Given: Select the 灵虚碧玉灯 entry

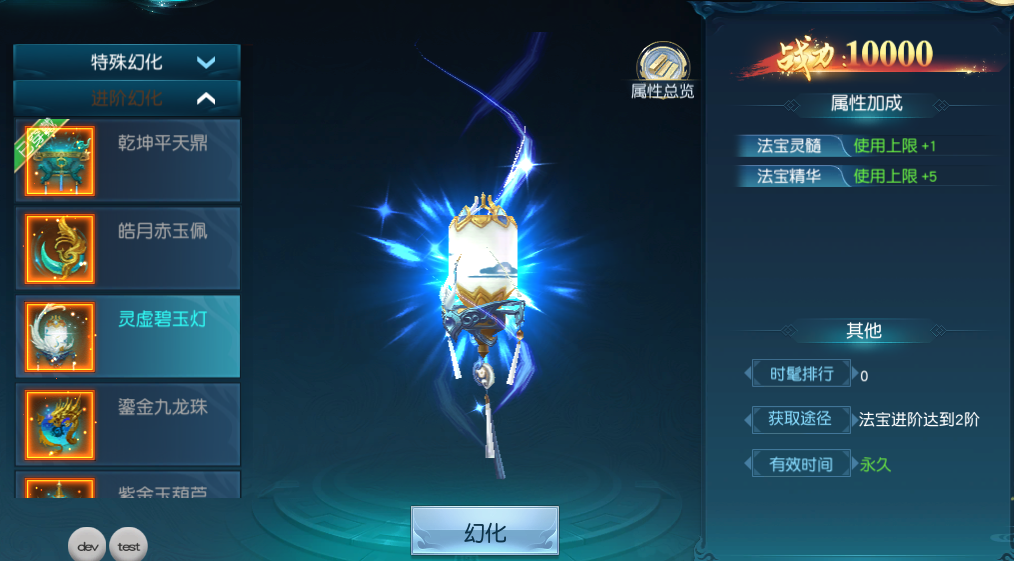Looking at the screenshot, I should coord(127,336).
